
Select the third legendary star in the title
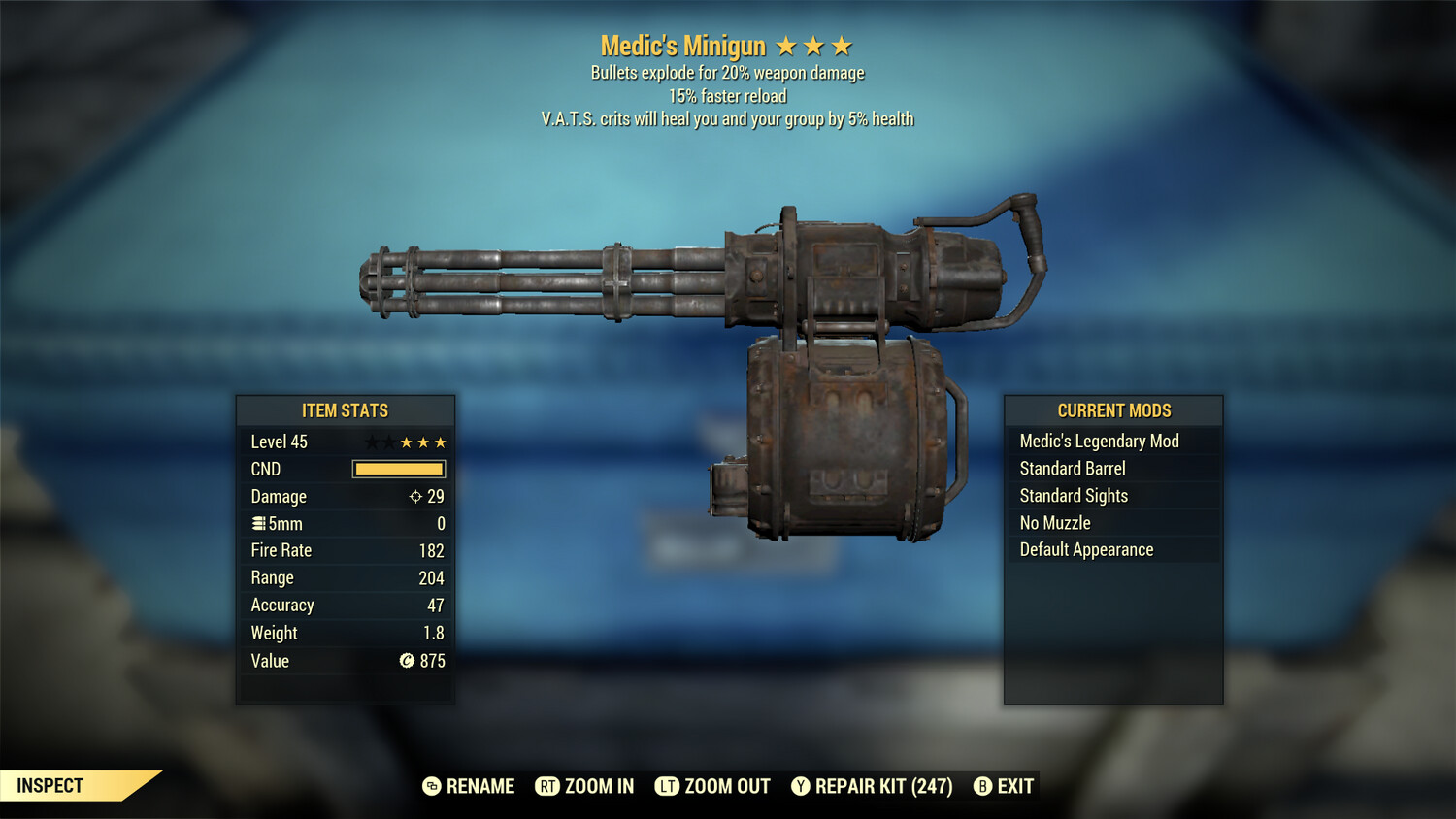coord(843,45)
